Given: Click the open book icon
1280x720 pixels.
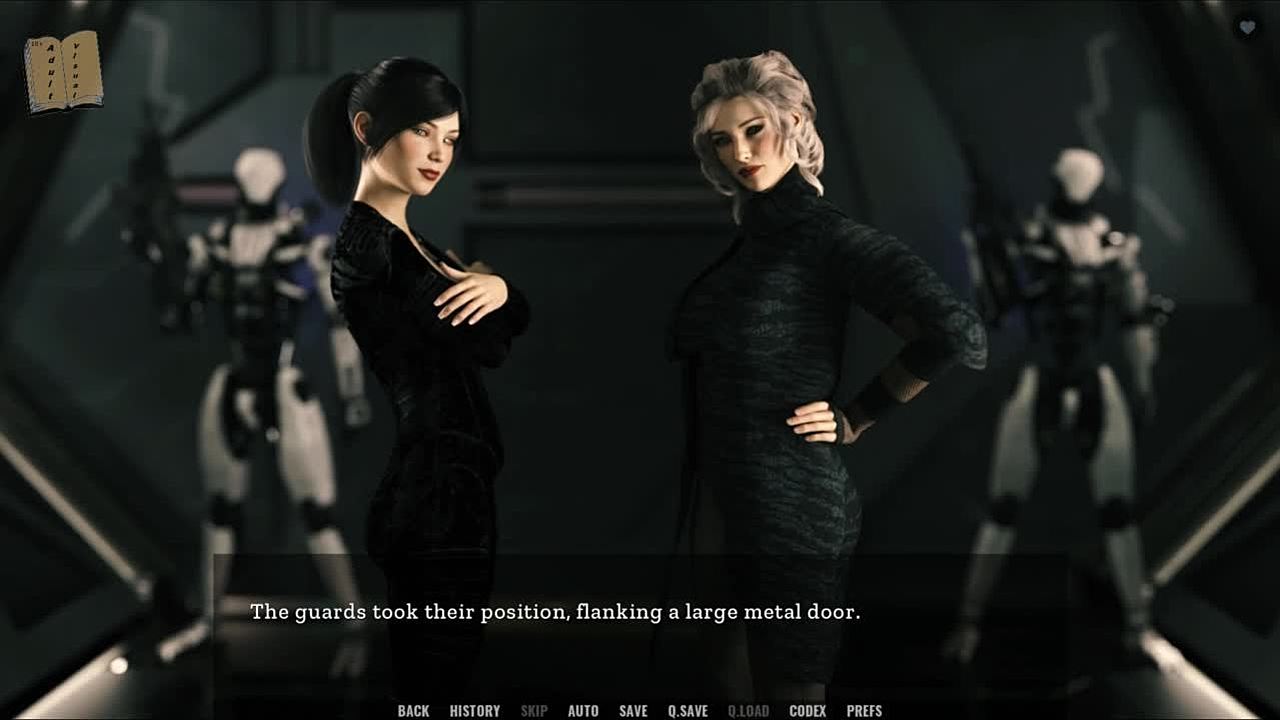Looking at the screenshot, I should tap(63, 72).
